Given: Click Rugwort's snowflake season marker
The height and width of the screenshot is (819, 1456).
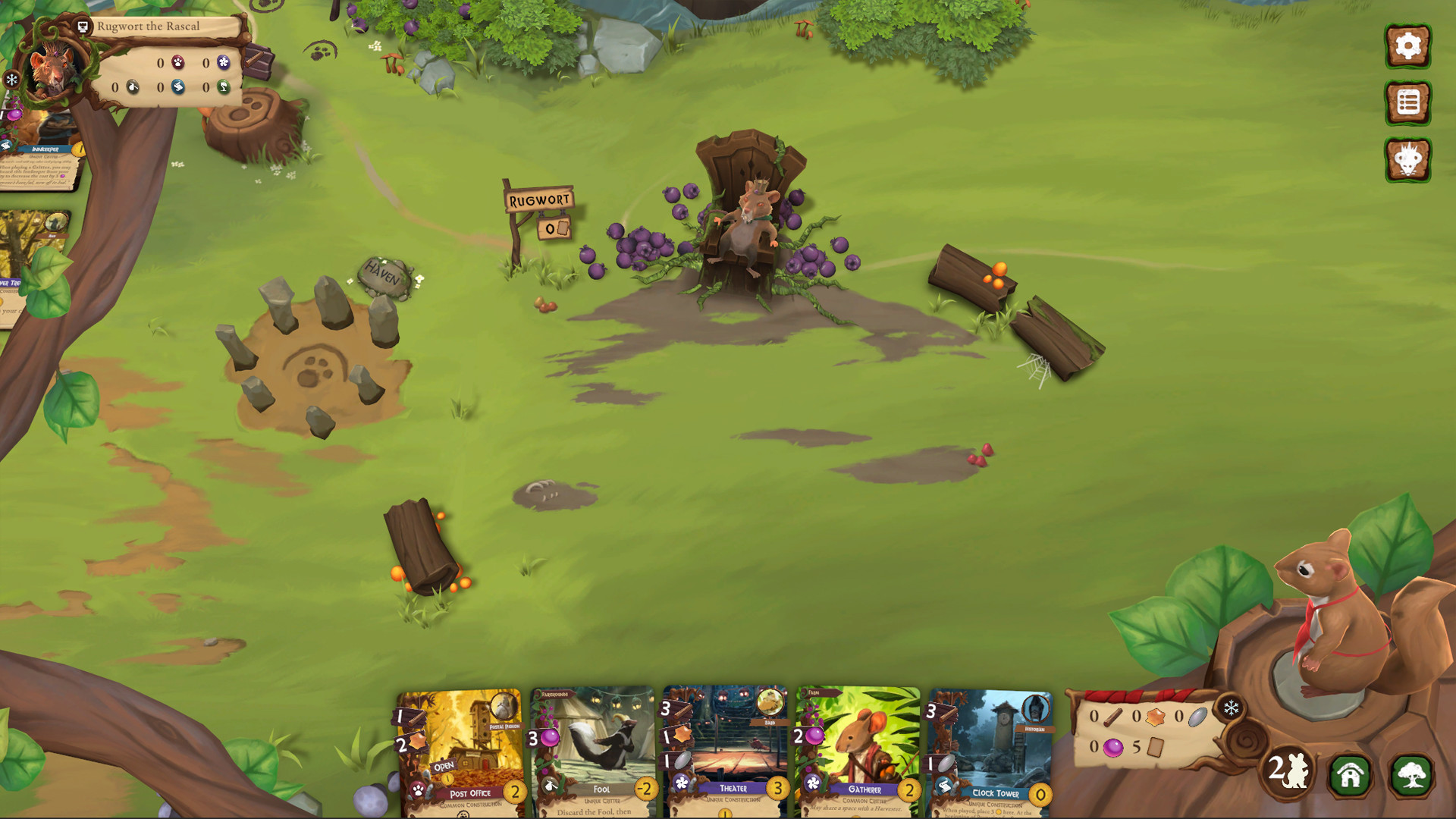Looking at the screenshot, I should [x=11, y=79].
